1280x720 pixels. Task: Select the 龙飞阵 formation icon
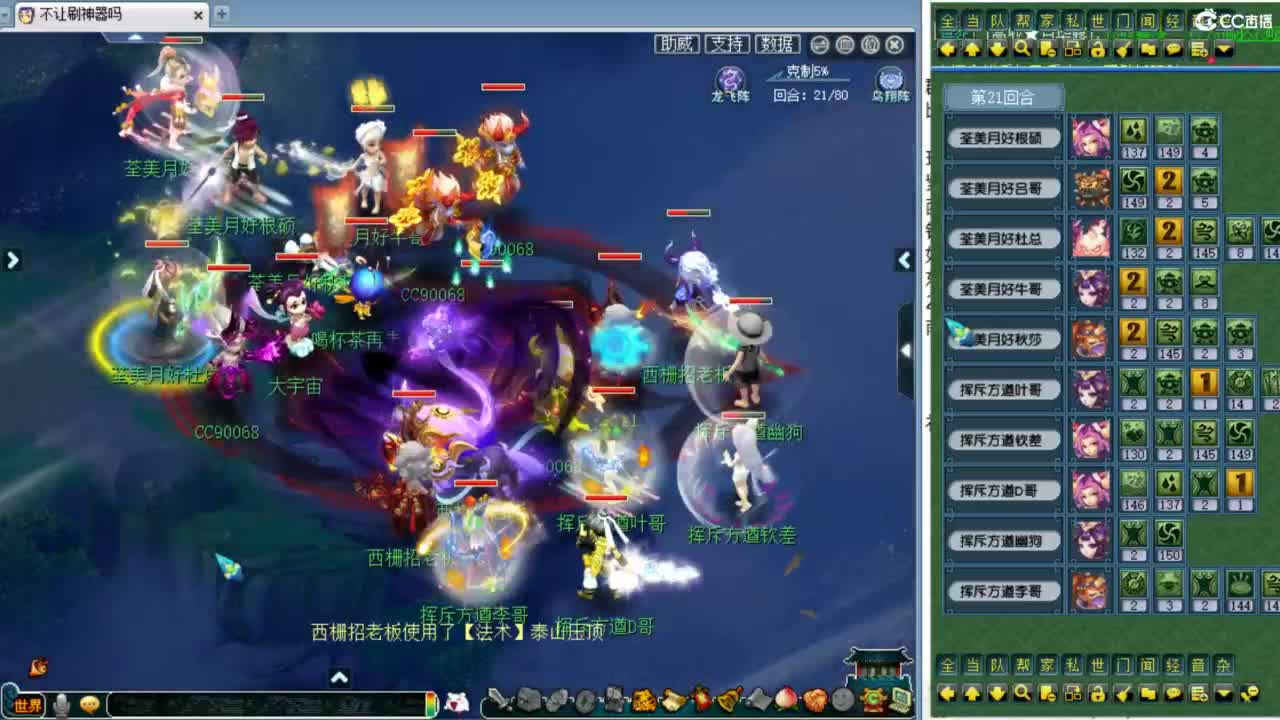tap(730, 80)
